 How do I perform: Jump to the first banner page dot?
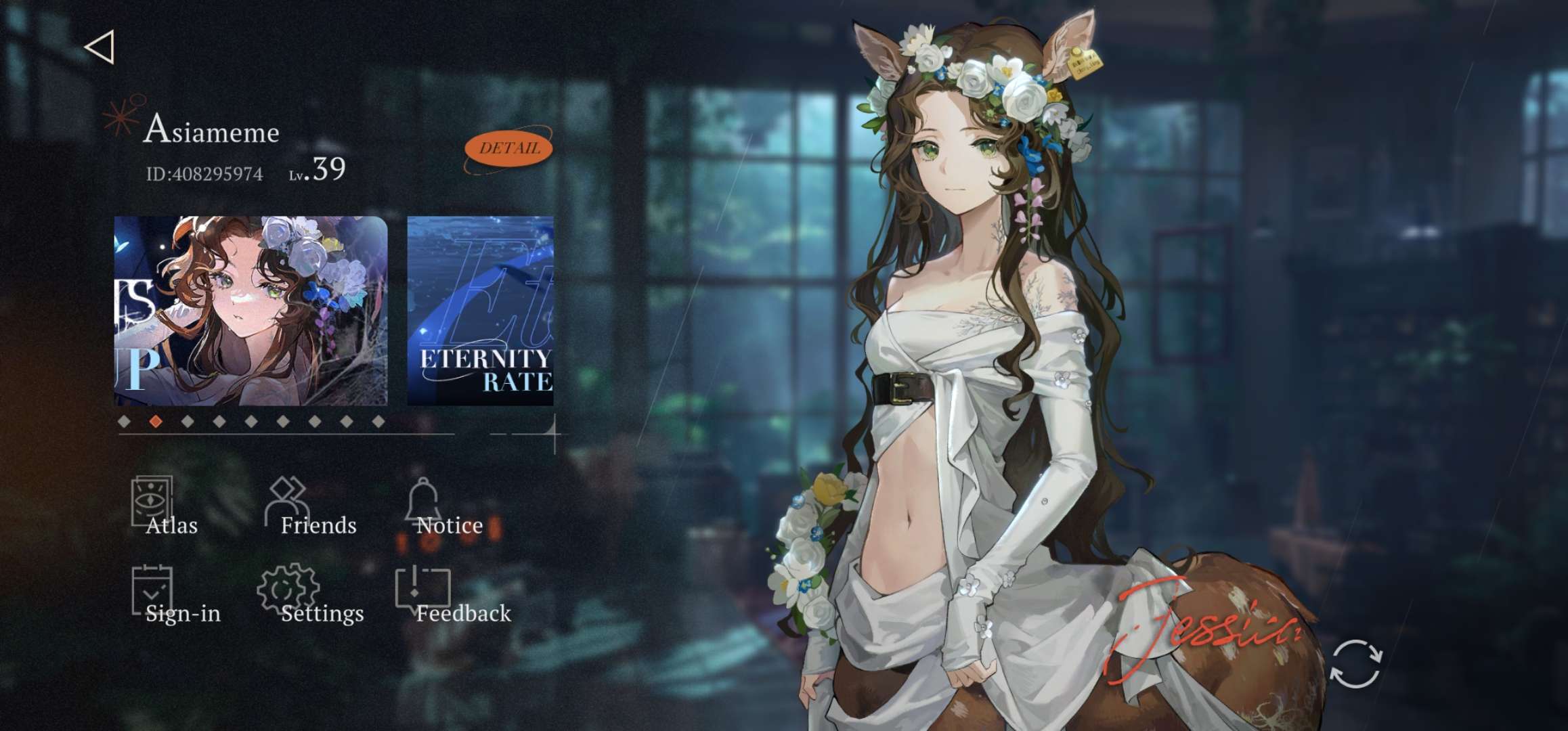(x=124, y=422)
